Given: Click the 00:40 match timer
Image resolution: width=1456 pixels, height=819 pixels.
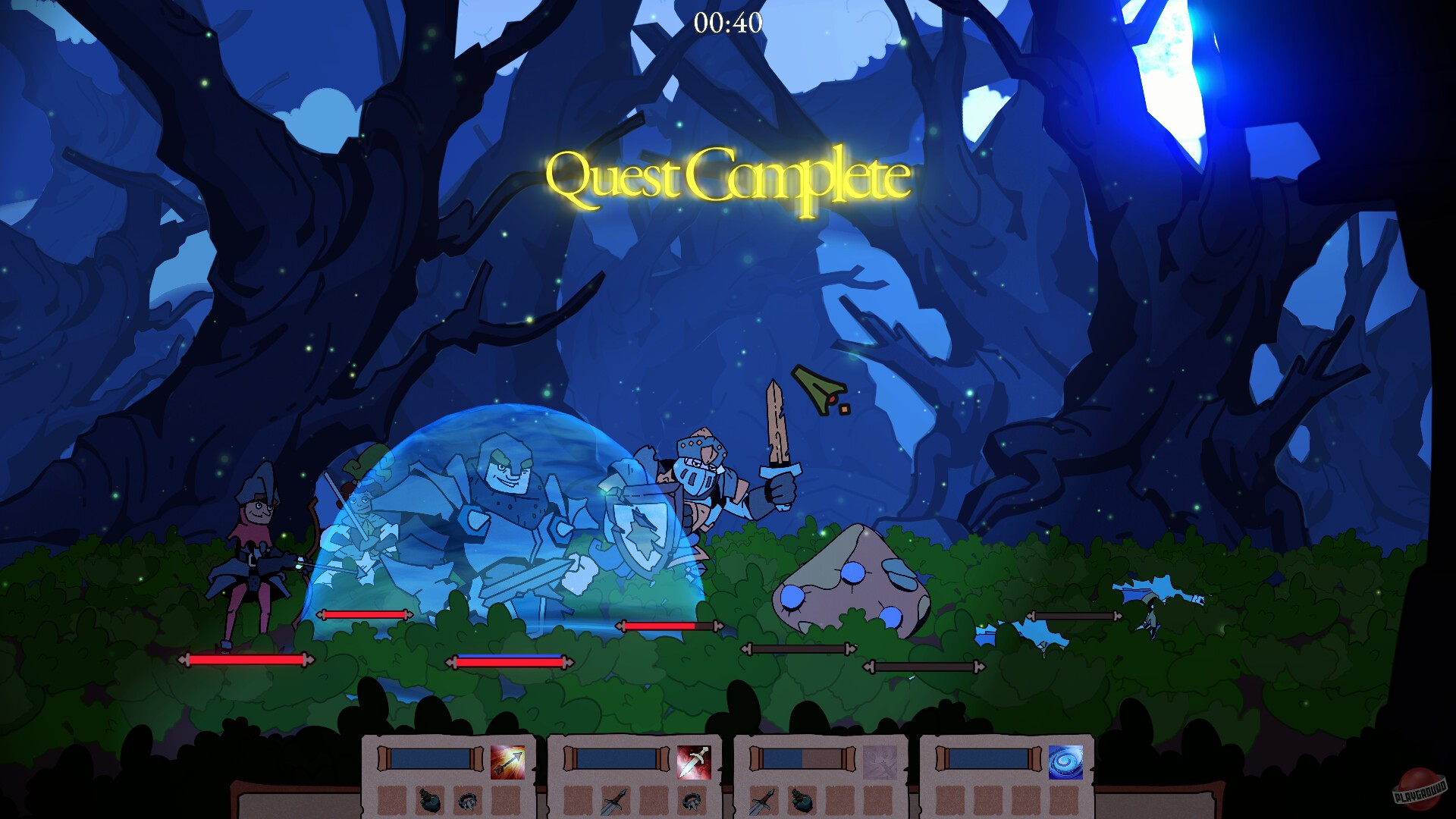Looking at the screenshot, I should tap(728, 21).
